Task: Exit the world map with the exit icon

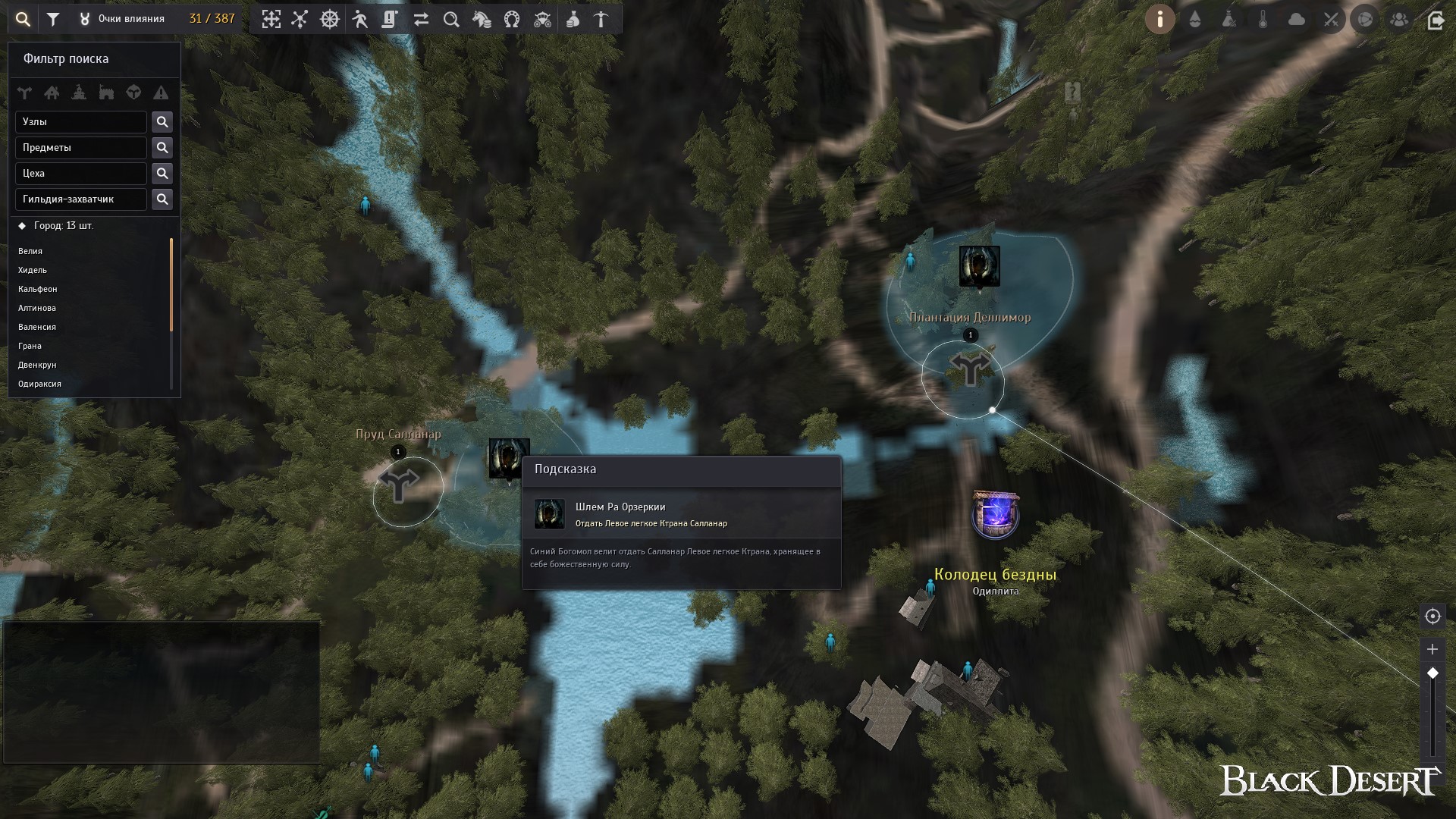Action: (1435, 20)
